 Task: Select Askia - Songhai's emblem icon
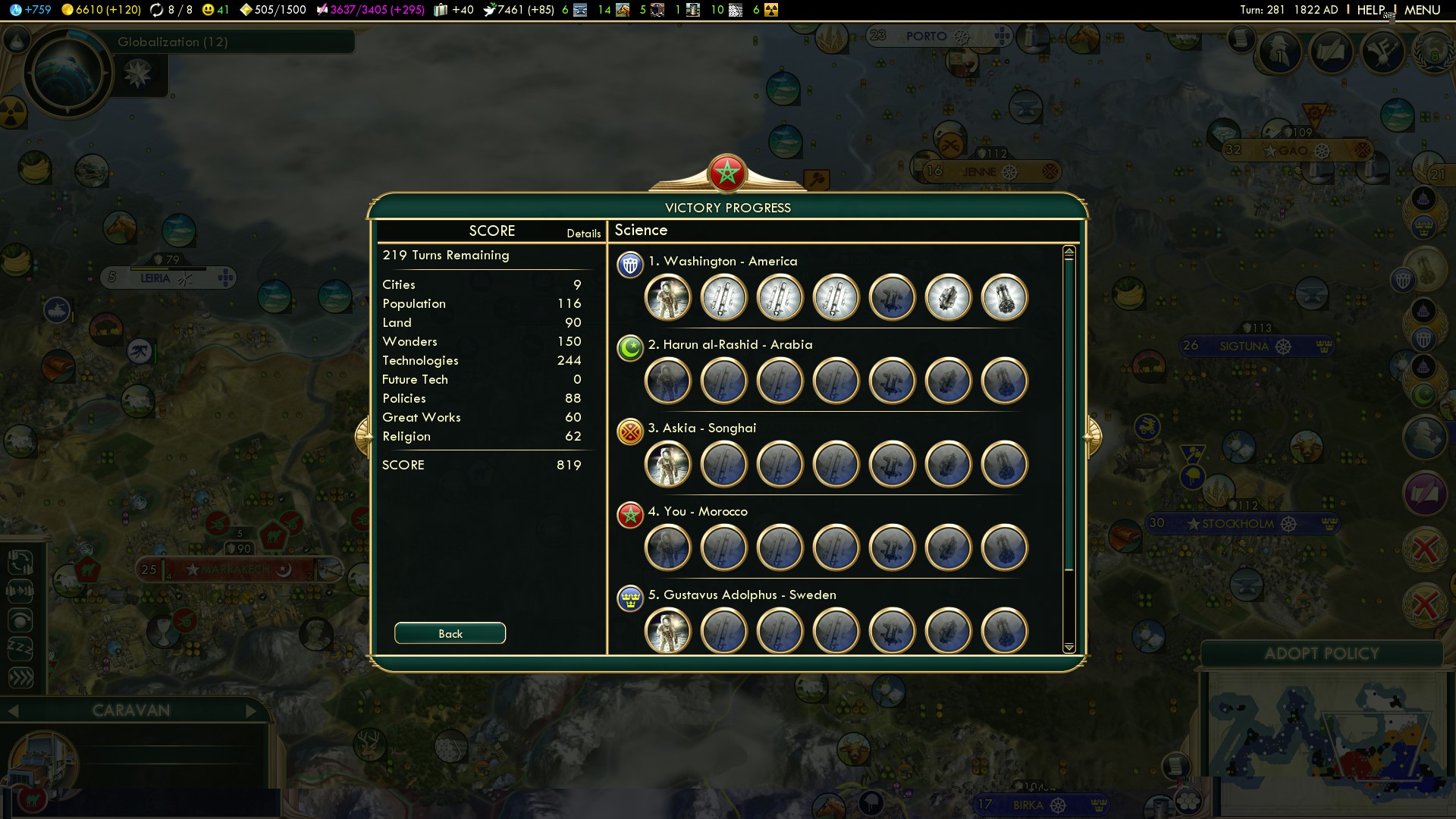[x=629, y=431]
